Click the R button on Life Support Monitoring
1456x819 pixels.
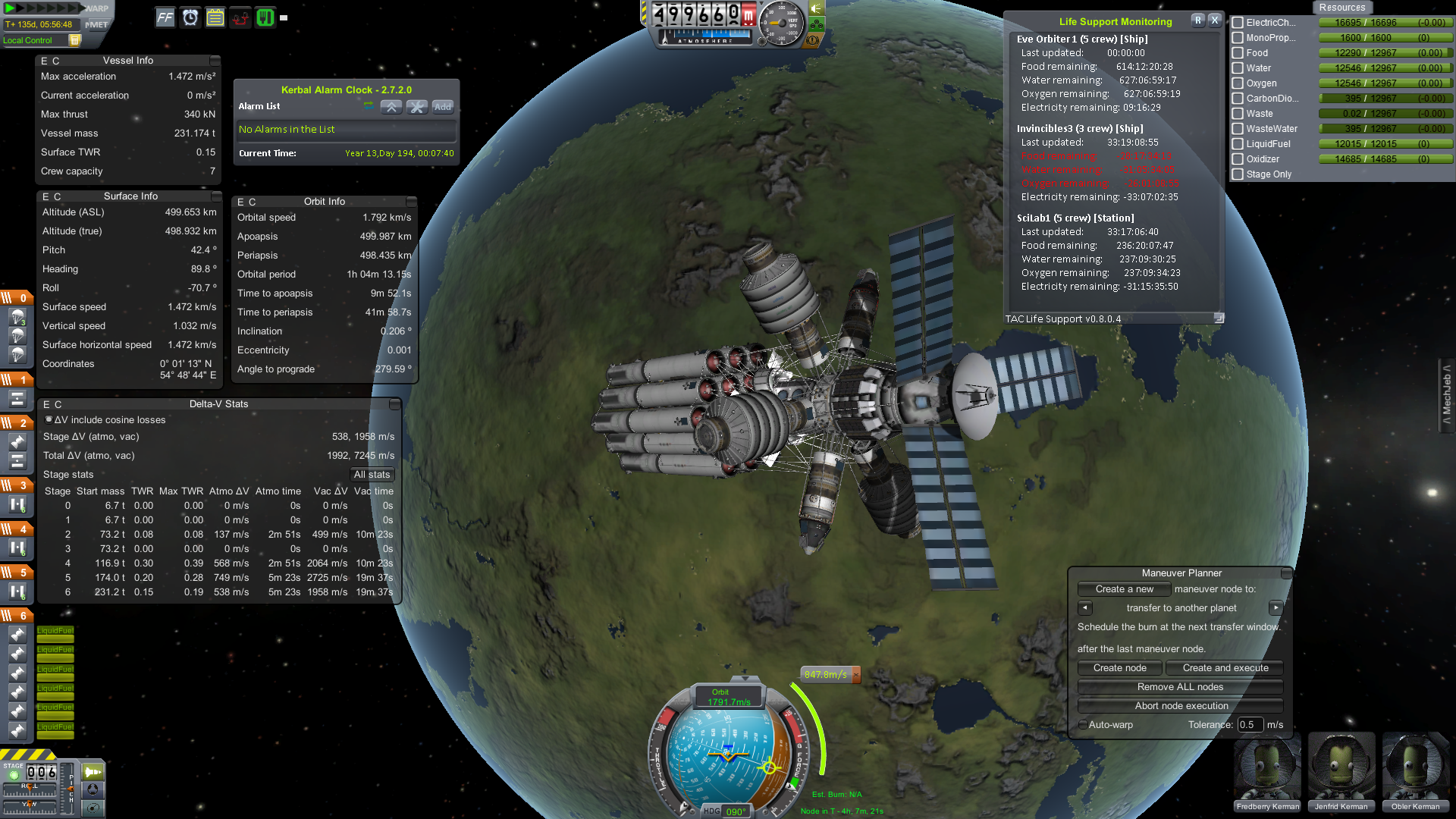point(1198,20)
